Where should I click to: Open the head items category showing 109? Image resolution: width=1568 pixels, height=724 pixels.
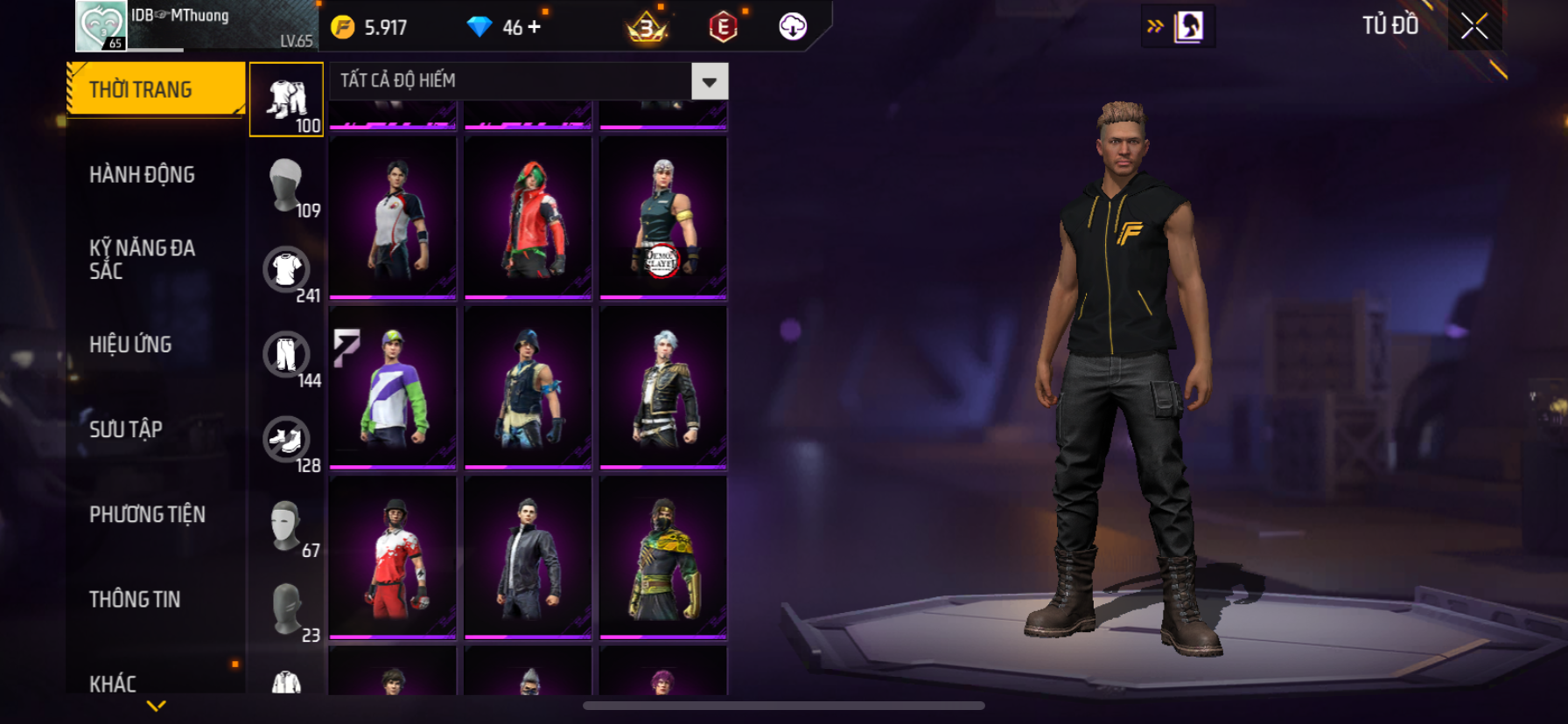[287, 185]
